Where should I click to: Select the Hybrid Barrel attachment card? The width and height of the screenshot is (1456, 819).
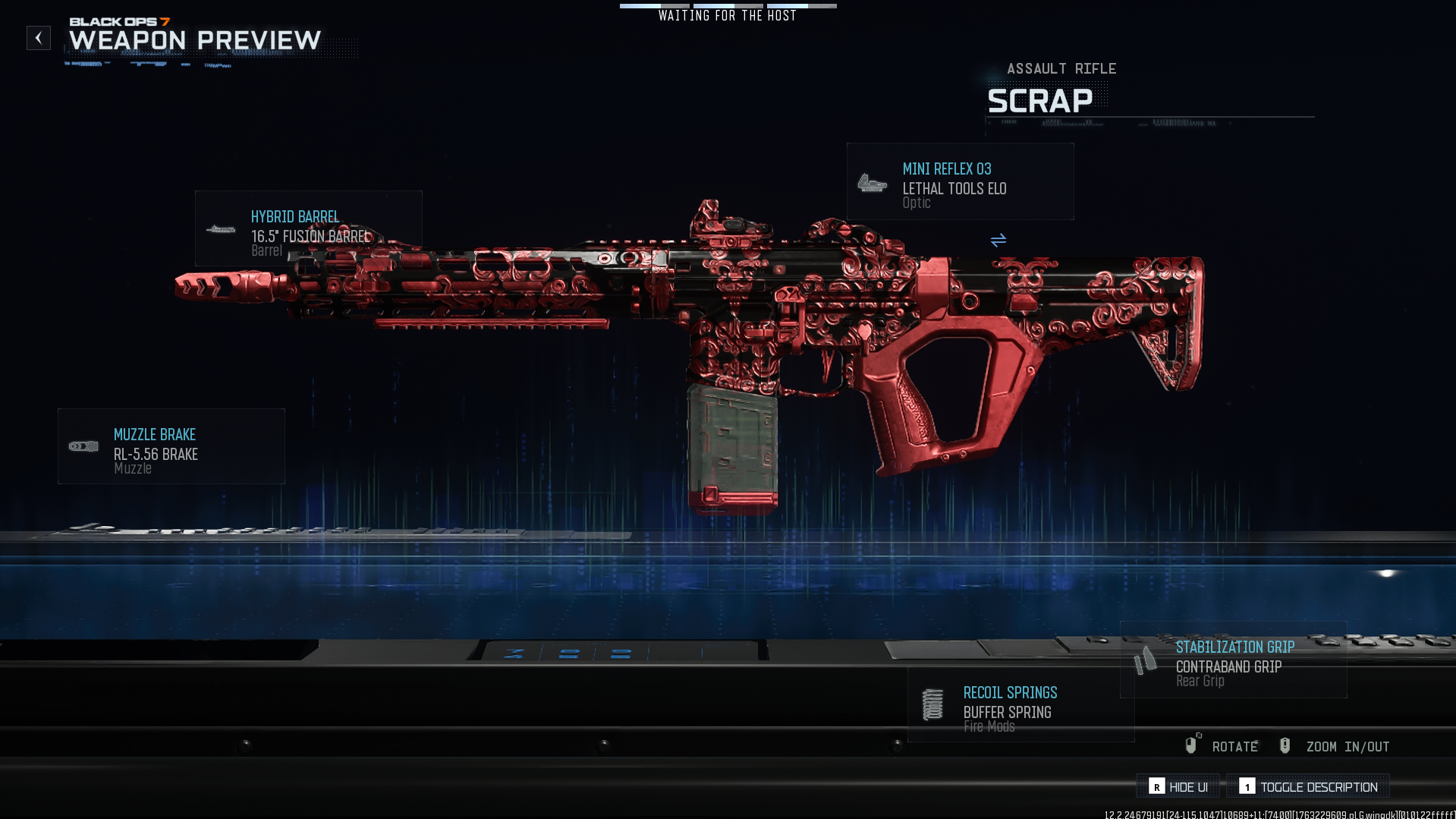pos(308,228)
